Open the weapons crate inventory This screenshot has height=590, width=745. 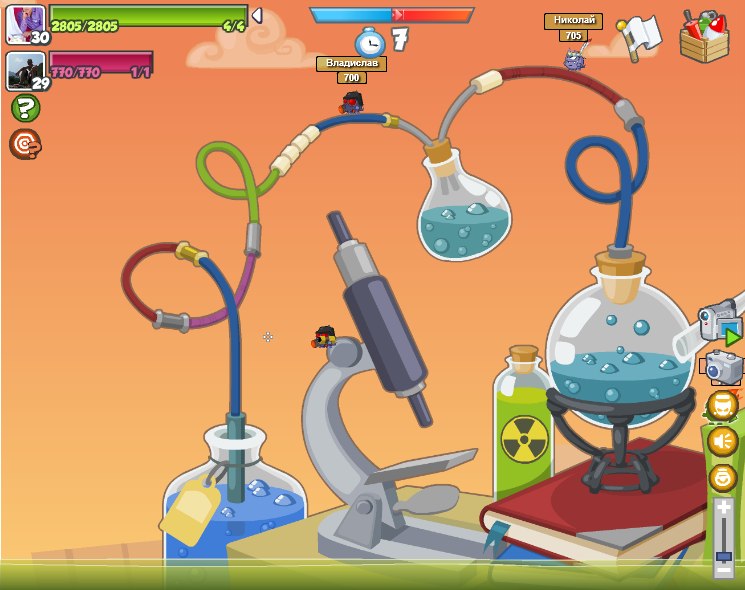tap(704, 37)
